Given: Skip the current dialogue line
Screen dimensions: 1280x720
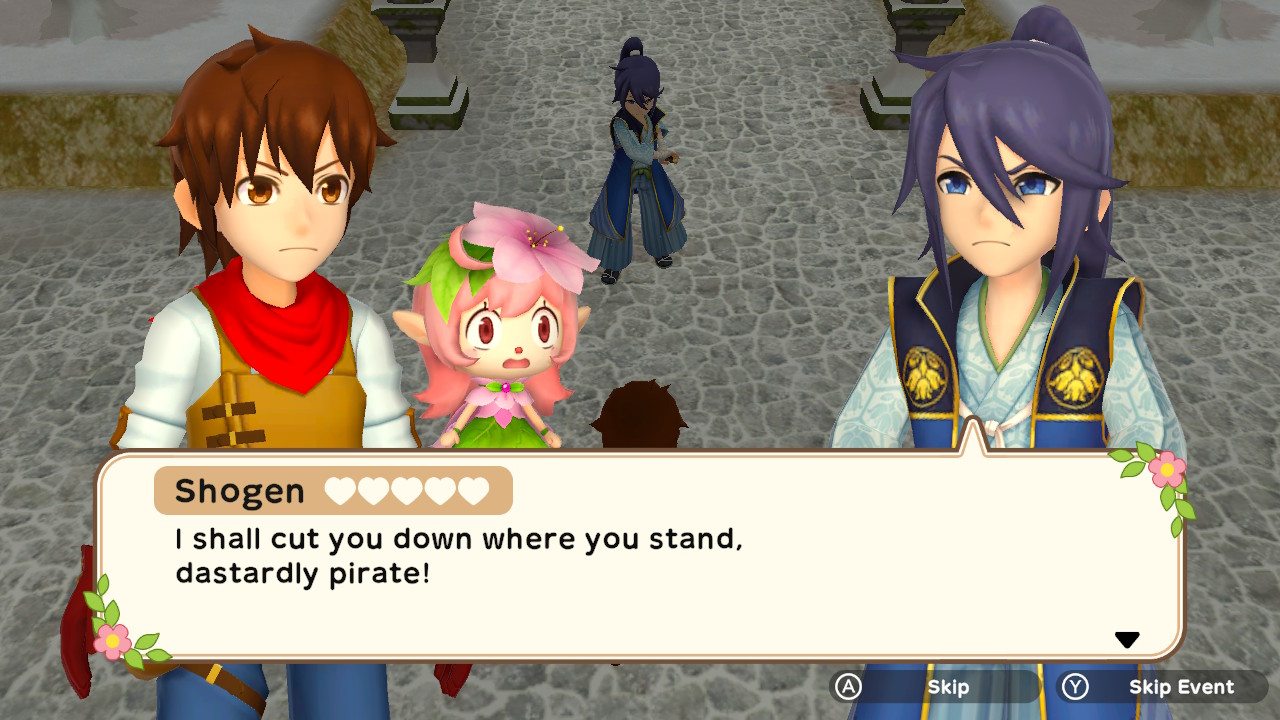Looking at the screenshot, I should tap(935, 687).
